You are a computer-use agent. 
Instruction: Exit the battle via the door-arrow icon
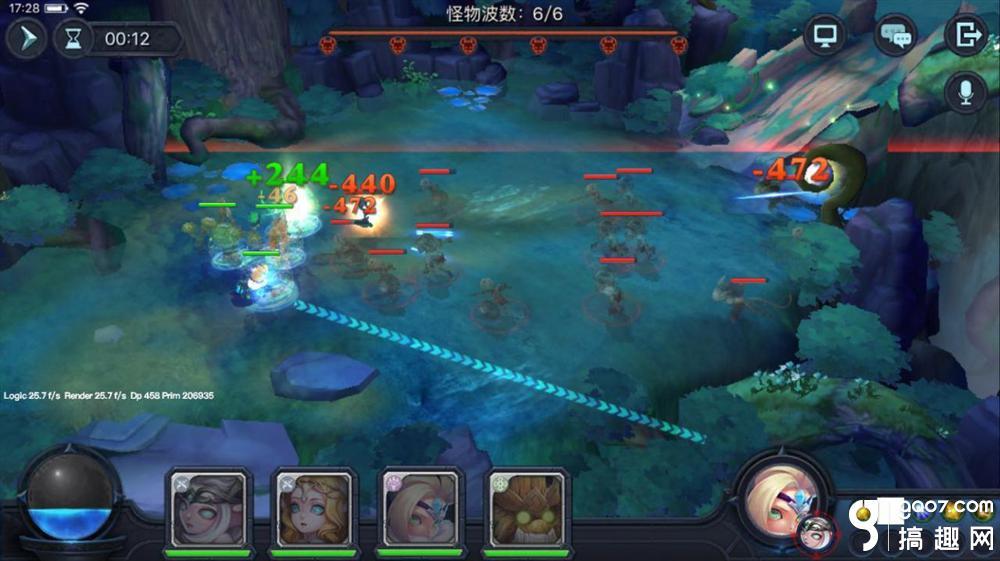click(966, 36)
